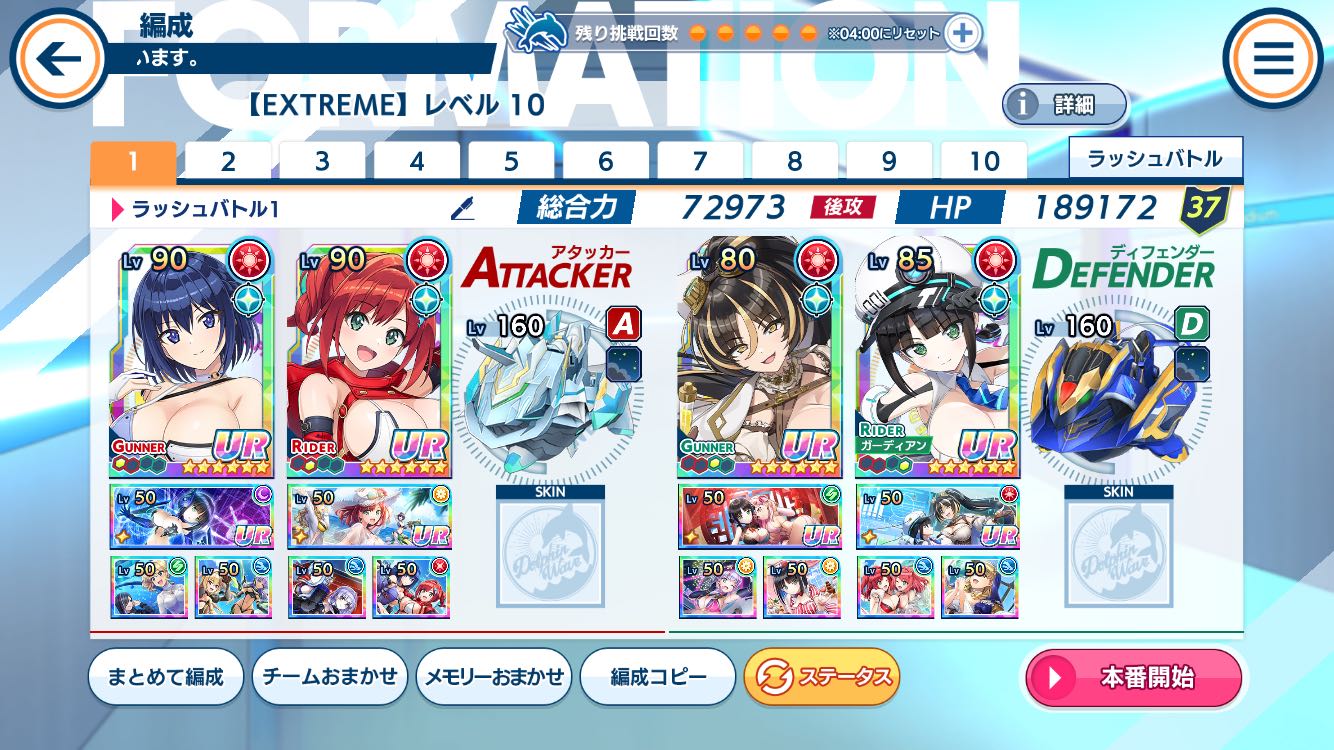The height and width of the screenshot is (750, 1334).
Task: Switch to formation tab 5
Action: pyautogui.click(x=511, y=162)
